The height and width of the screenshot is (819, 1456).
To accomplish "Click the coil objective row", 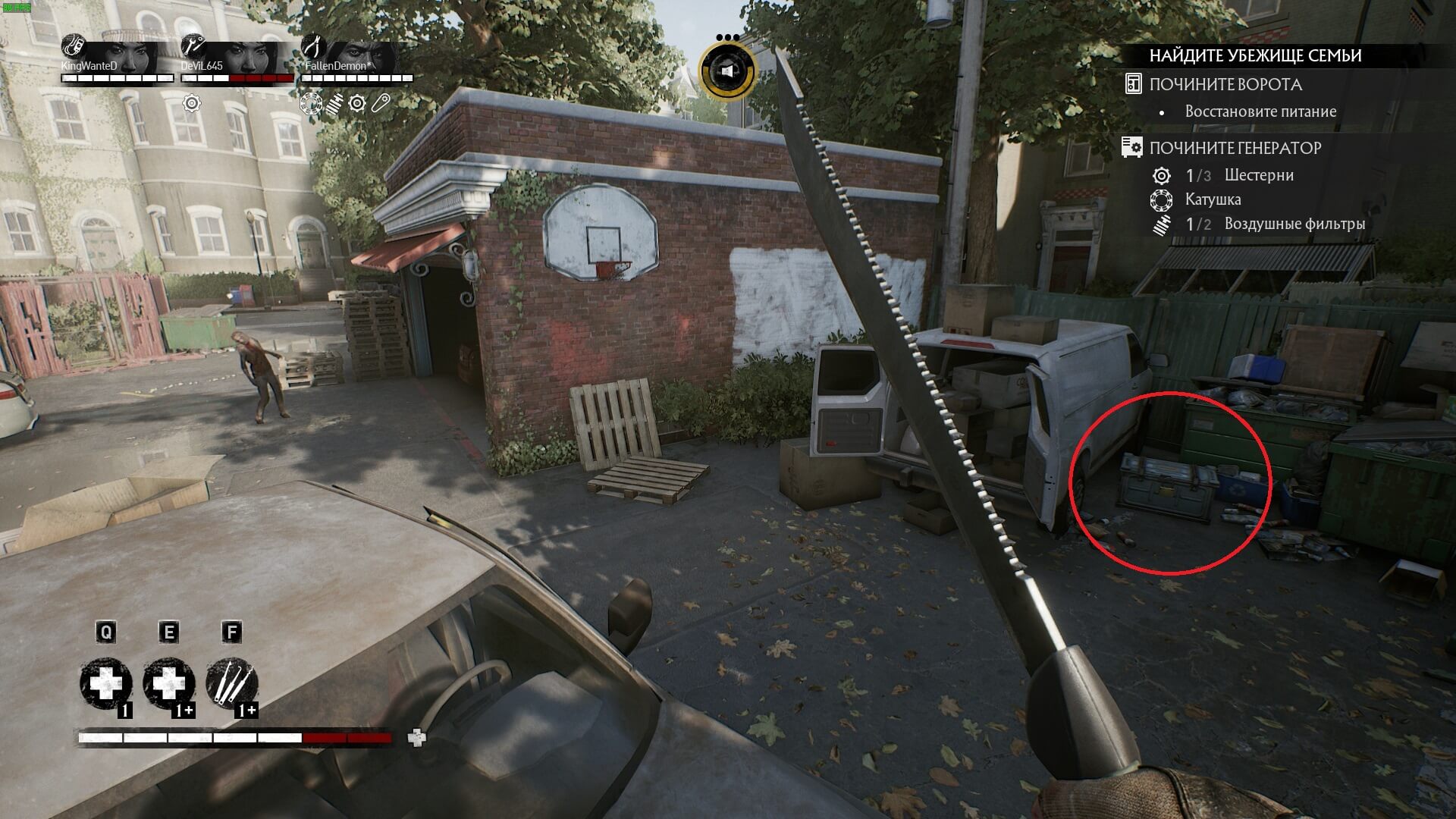I will (x=1212, y=199).
